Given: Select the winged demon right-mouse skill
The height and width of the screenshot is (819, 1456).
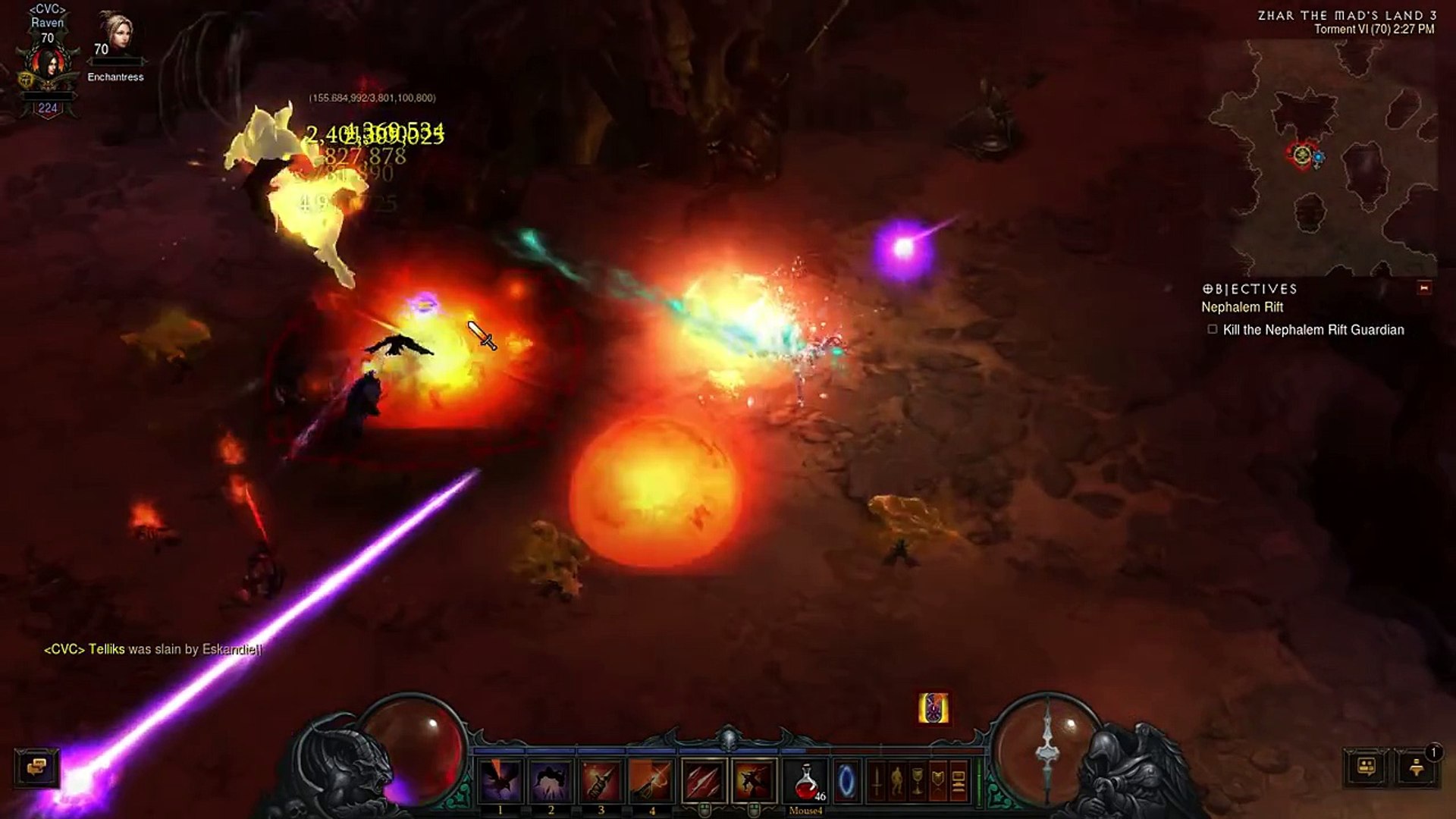Looking at the screenshot, I should tap(755, 781).
